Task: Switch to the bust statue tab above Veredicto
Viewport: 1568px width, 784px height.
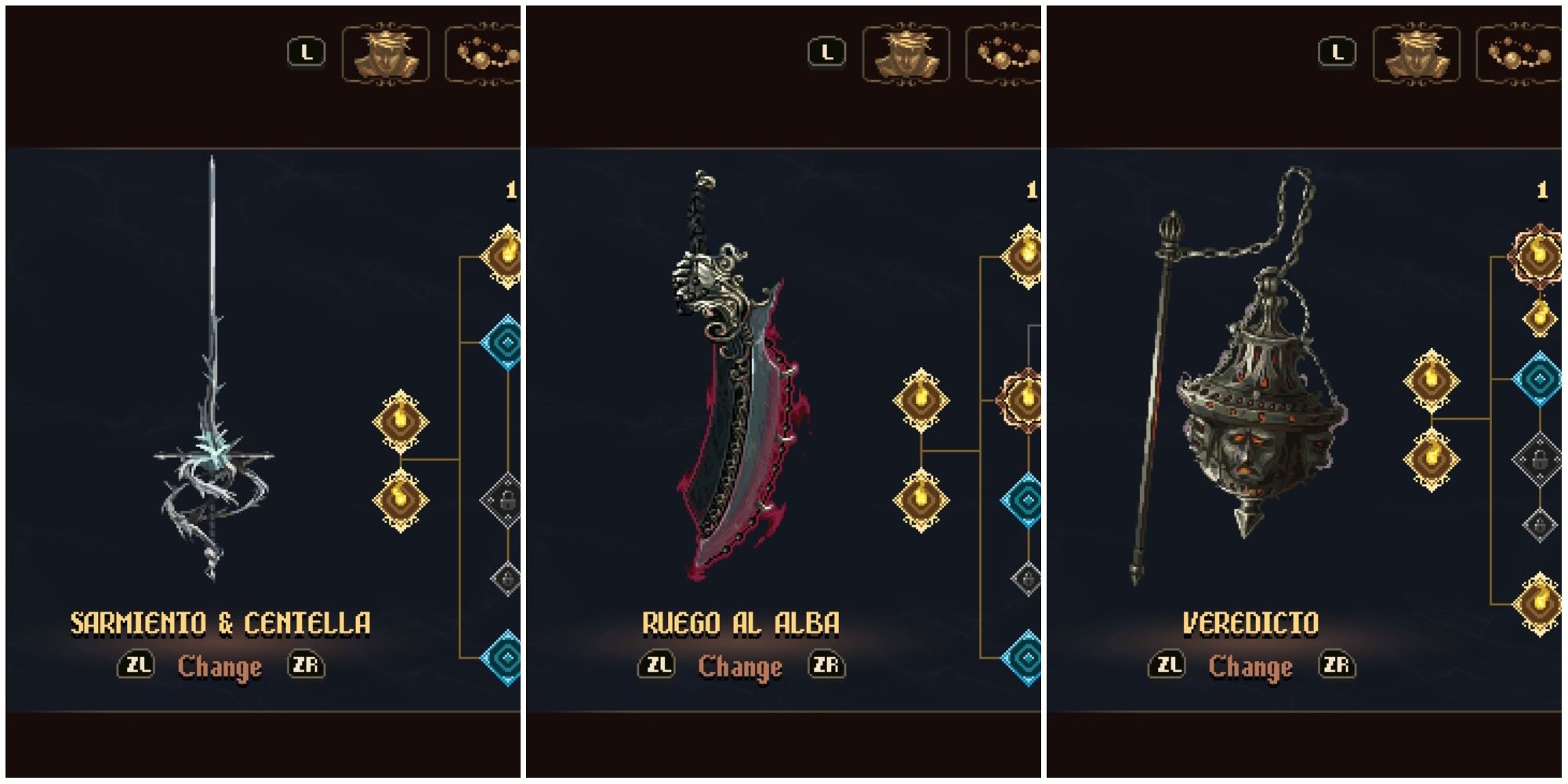Action: click(1416, 53)
